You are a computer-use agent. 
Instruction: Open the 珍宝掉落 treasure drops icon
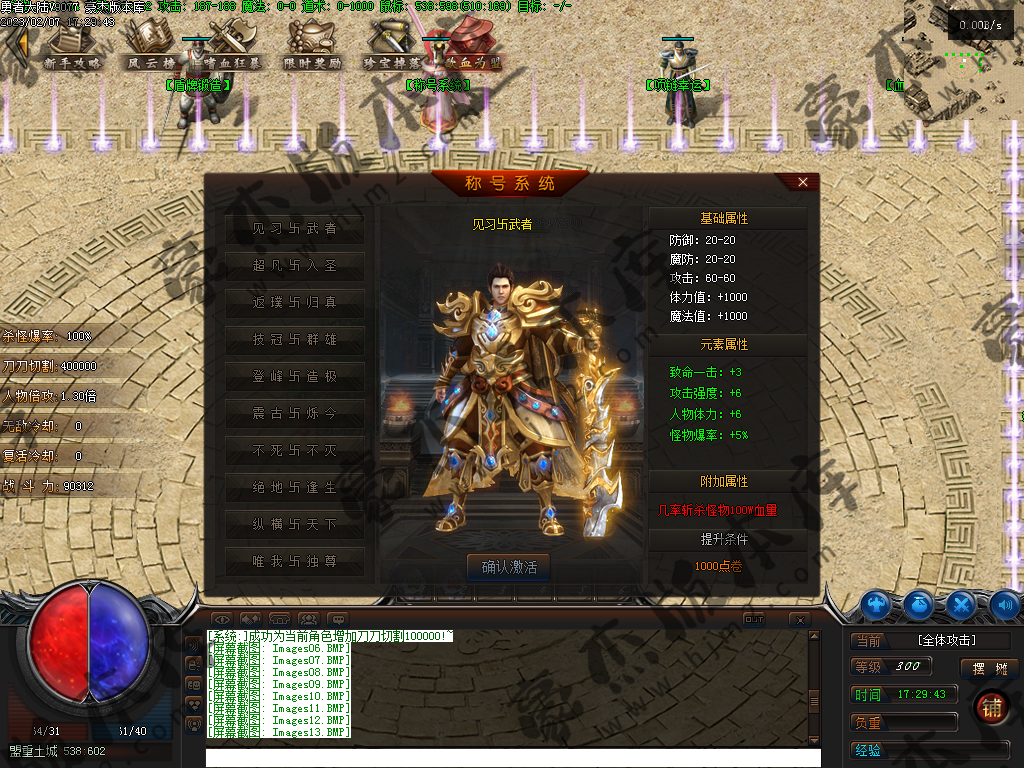(x=390, y=45)
